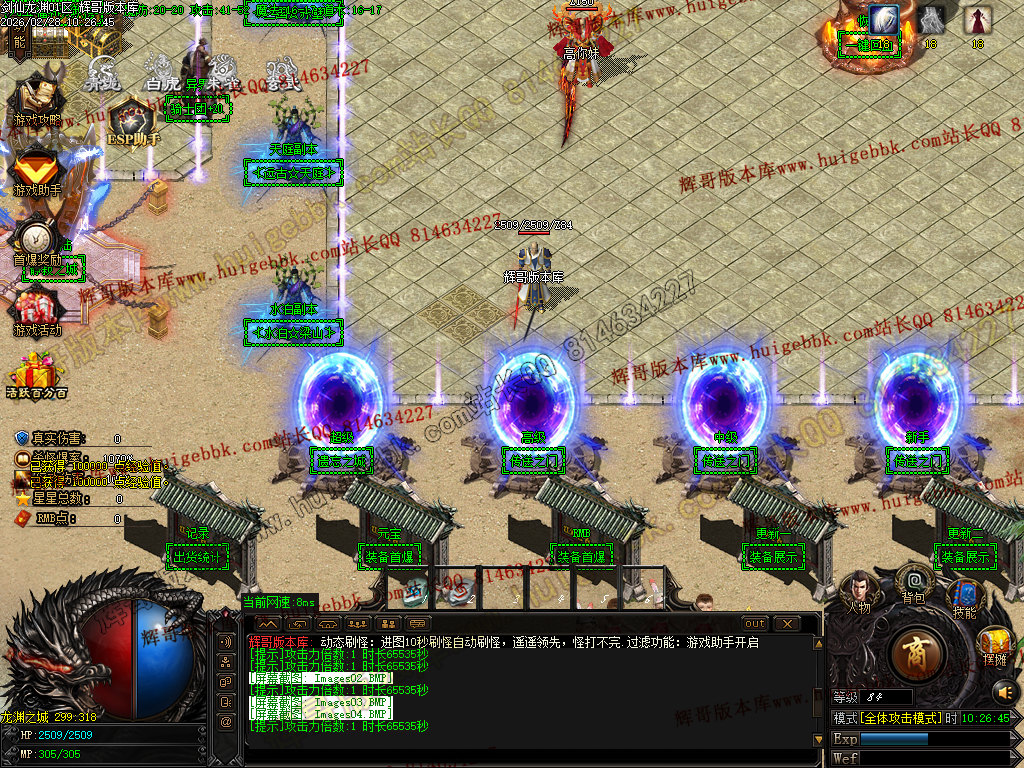
Task: Select the grey statue buff icon
Action: (x=930, y=20)
